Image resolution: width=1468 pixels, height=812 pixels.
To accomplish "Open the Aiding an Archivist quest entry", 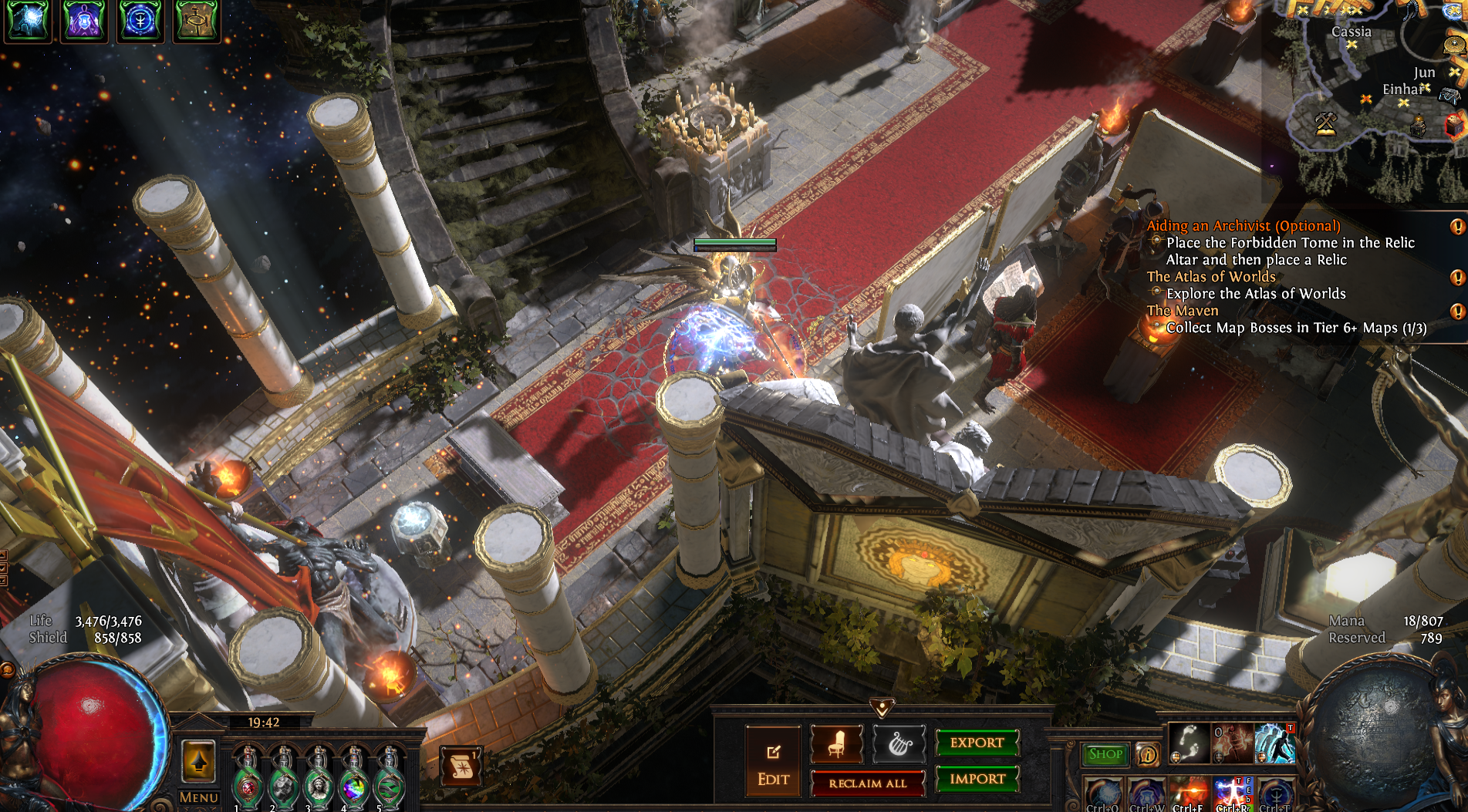I will point(1243,226).
